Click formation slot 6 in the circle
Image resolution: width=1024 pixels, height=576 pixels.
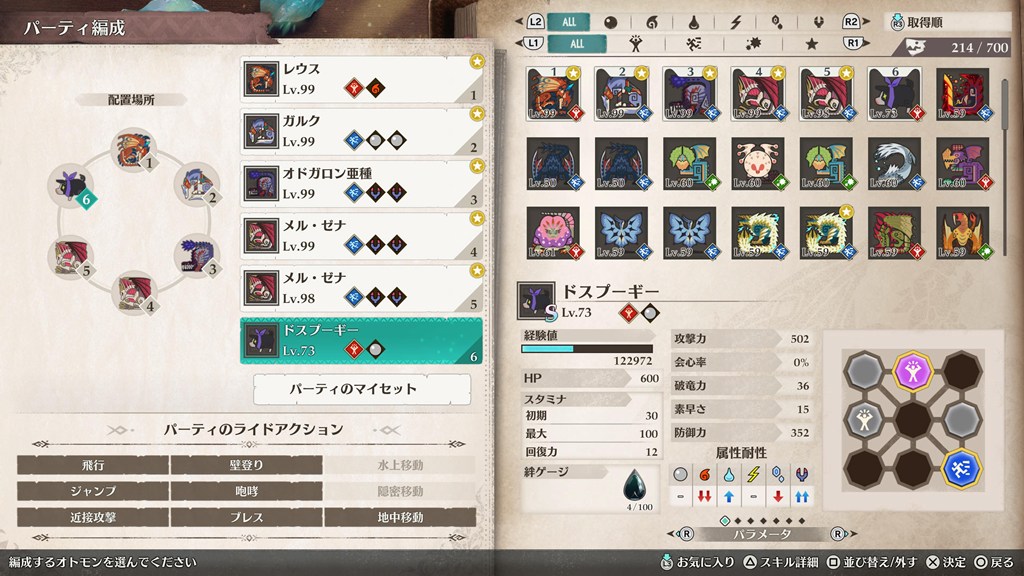click(x=72, y=187)
